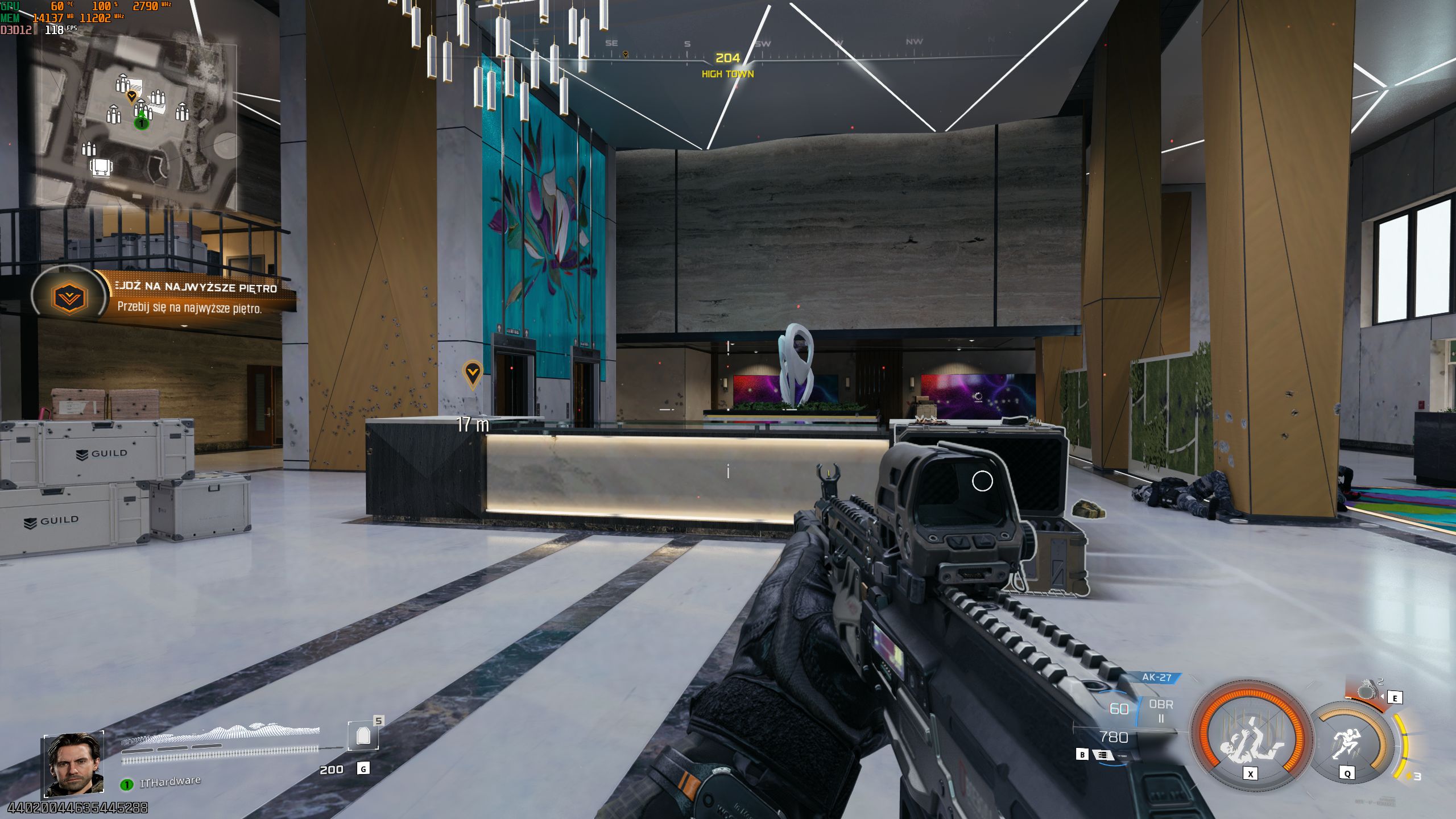Click the armor plate icon
The width and height of the screenshot is (1456, 819).
pyautogui.click(x=363, y=737)
